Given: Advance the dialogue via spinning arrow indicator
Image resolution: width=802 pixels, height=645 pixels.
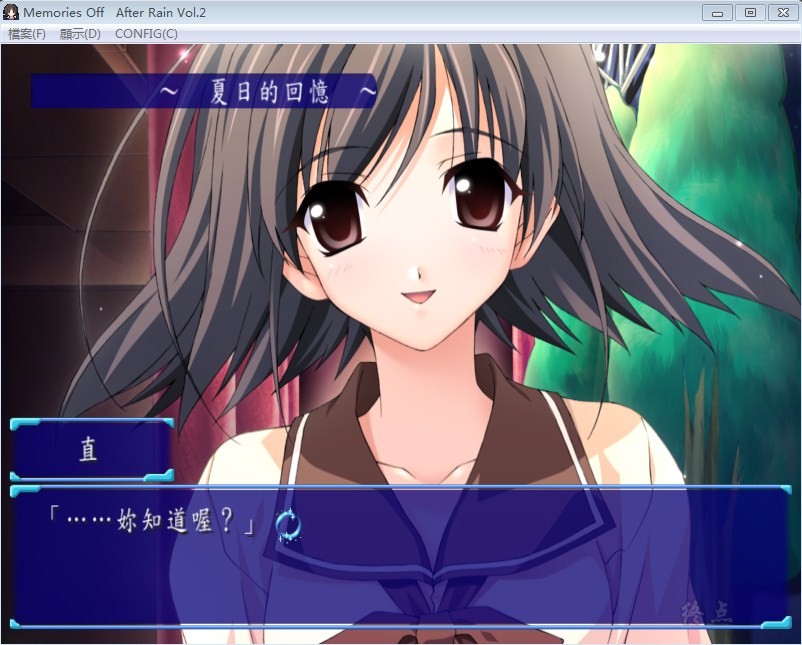Looking at the screenshot, I should (288, 524).
